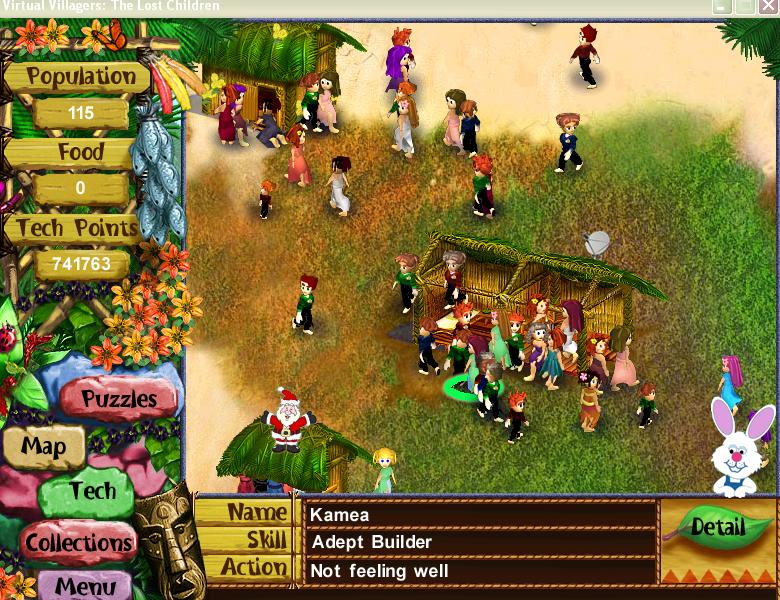The image size is (780, 600).
Task: Open the Puzzles screen
Action: pos(119,398)
